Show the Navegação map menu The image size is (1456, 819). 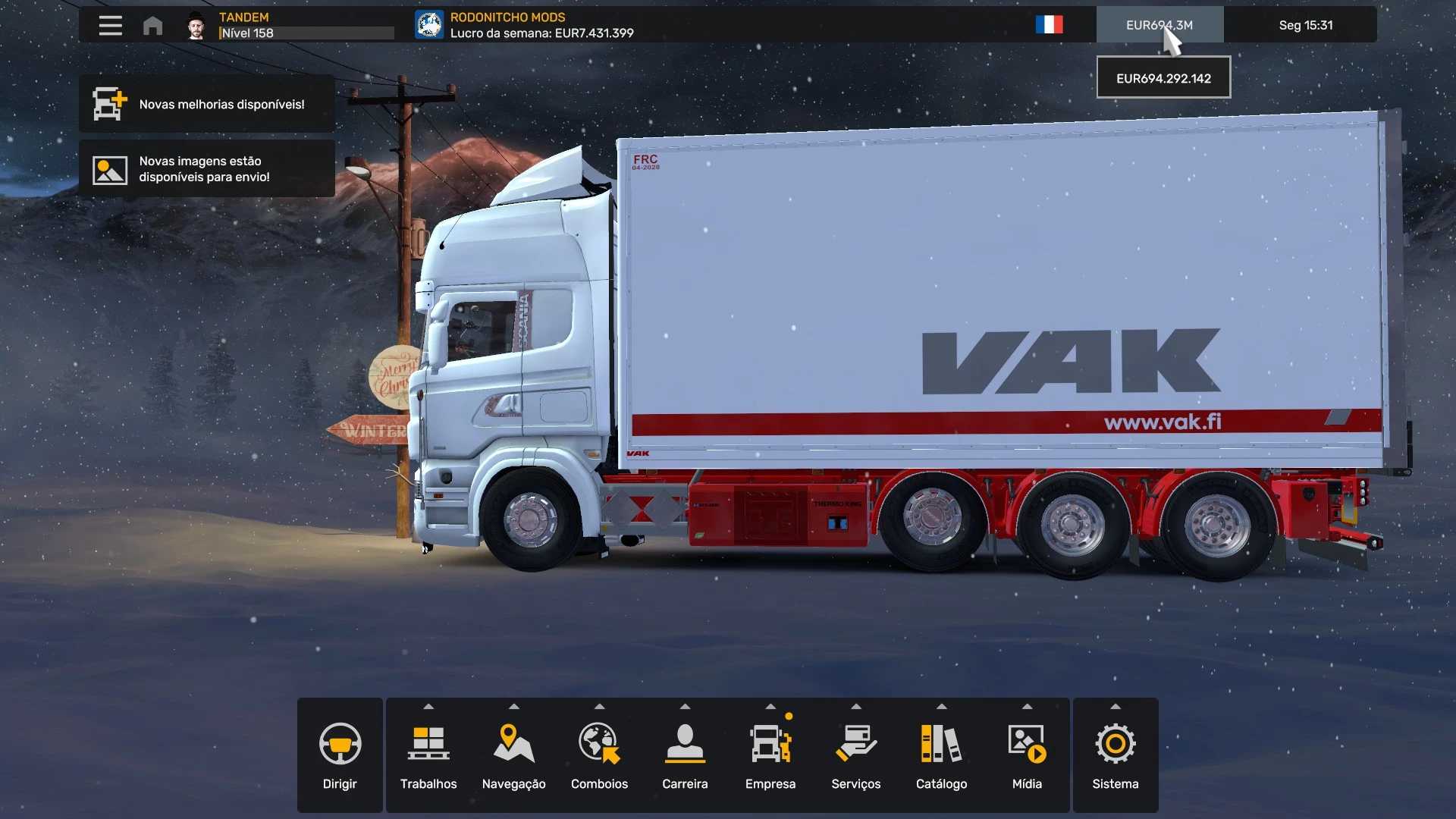coord(513,755)
